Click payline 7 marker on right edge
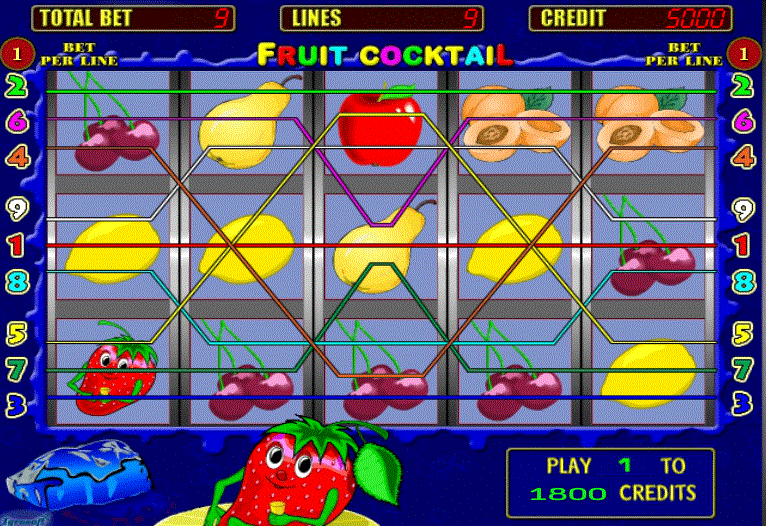Viewport: 766px width, 526px height. (742, 368)
